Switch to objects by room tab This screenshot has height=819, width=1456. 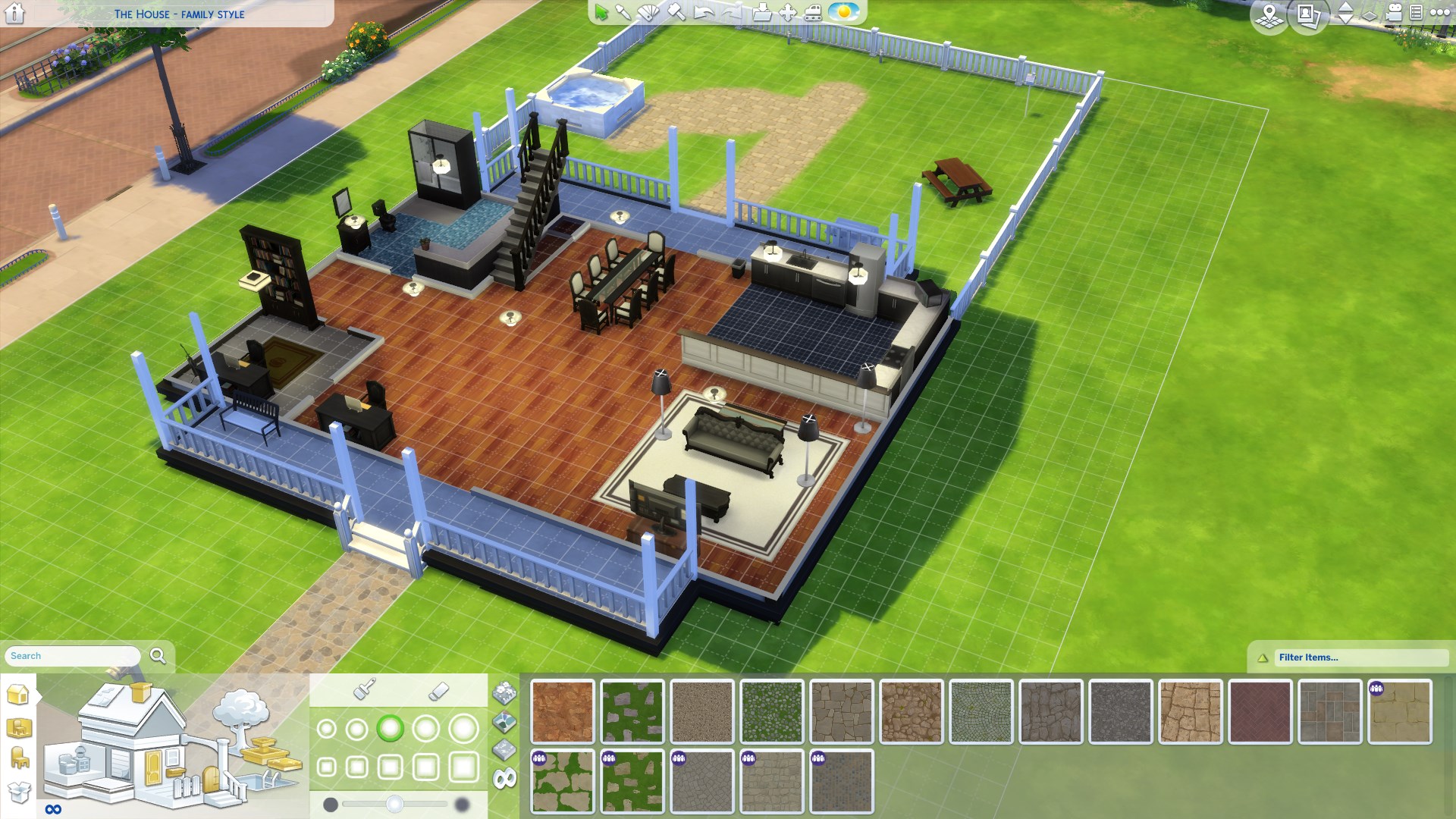(x=19, y=728)
